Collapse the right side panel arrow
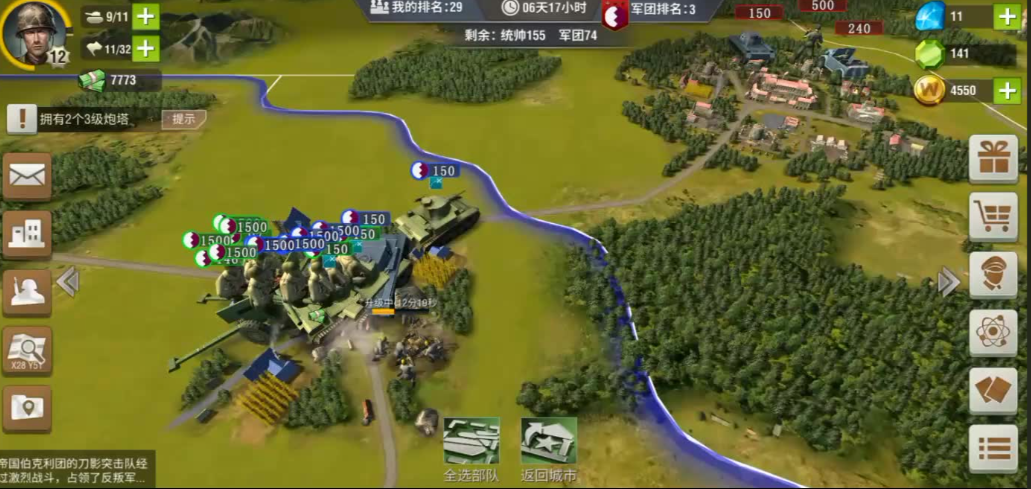The width and height of the screenshot is (1031, 489). coord(948,282)
